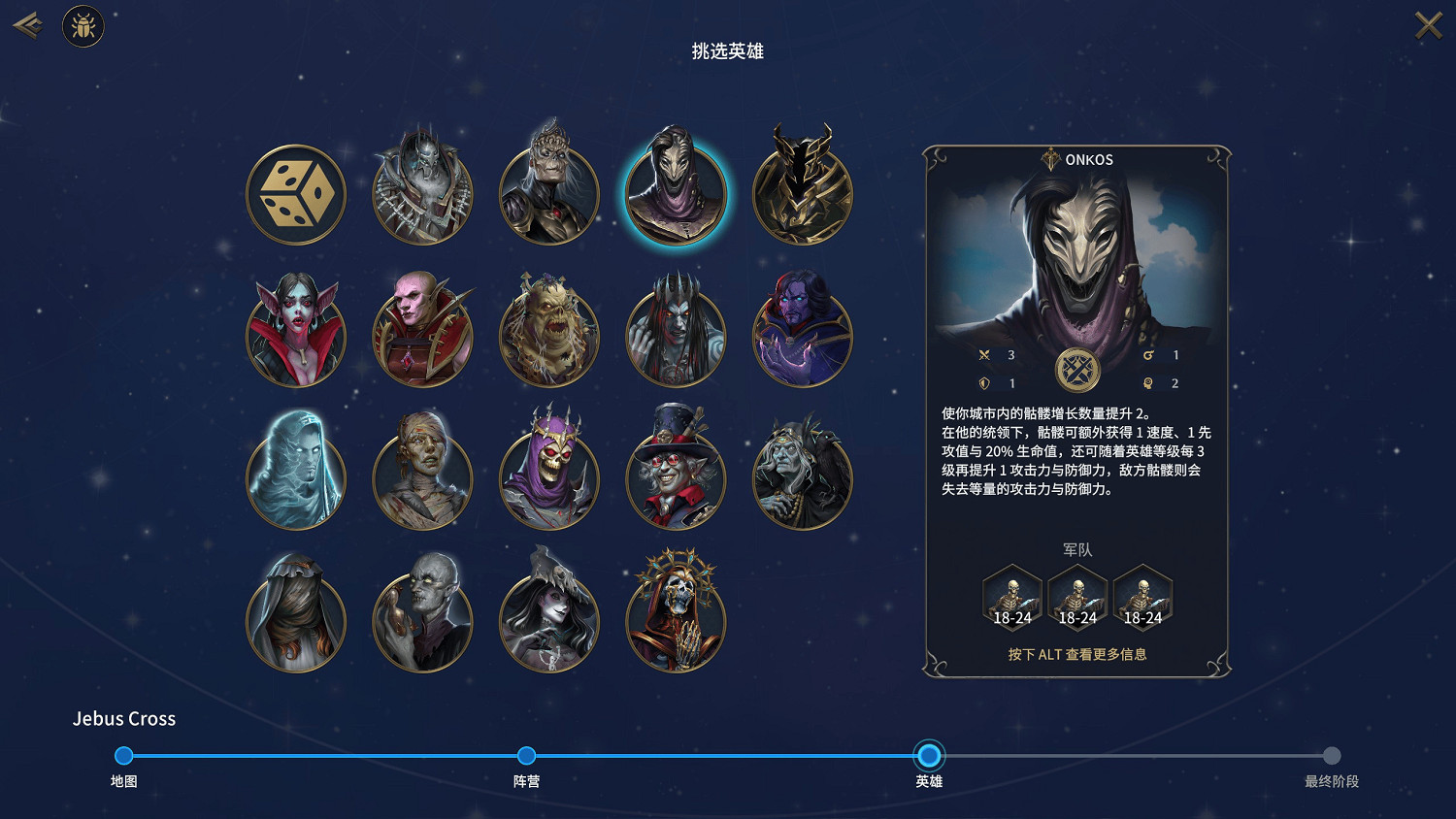
Task: Select the random hero dice icon
Action: pos(296,193)
